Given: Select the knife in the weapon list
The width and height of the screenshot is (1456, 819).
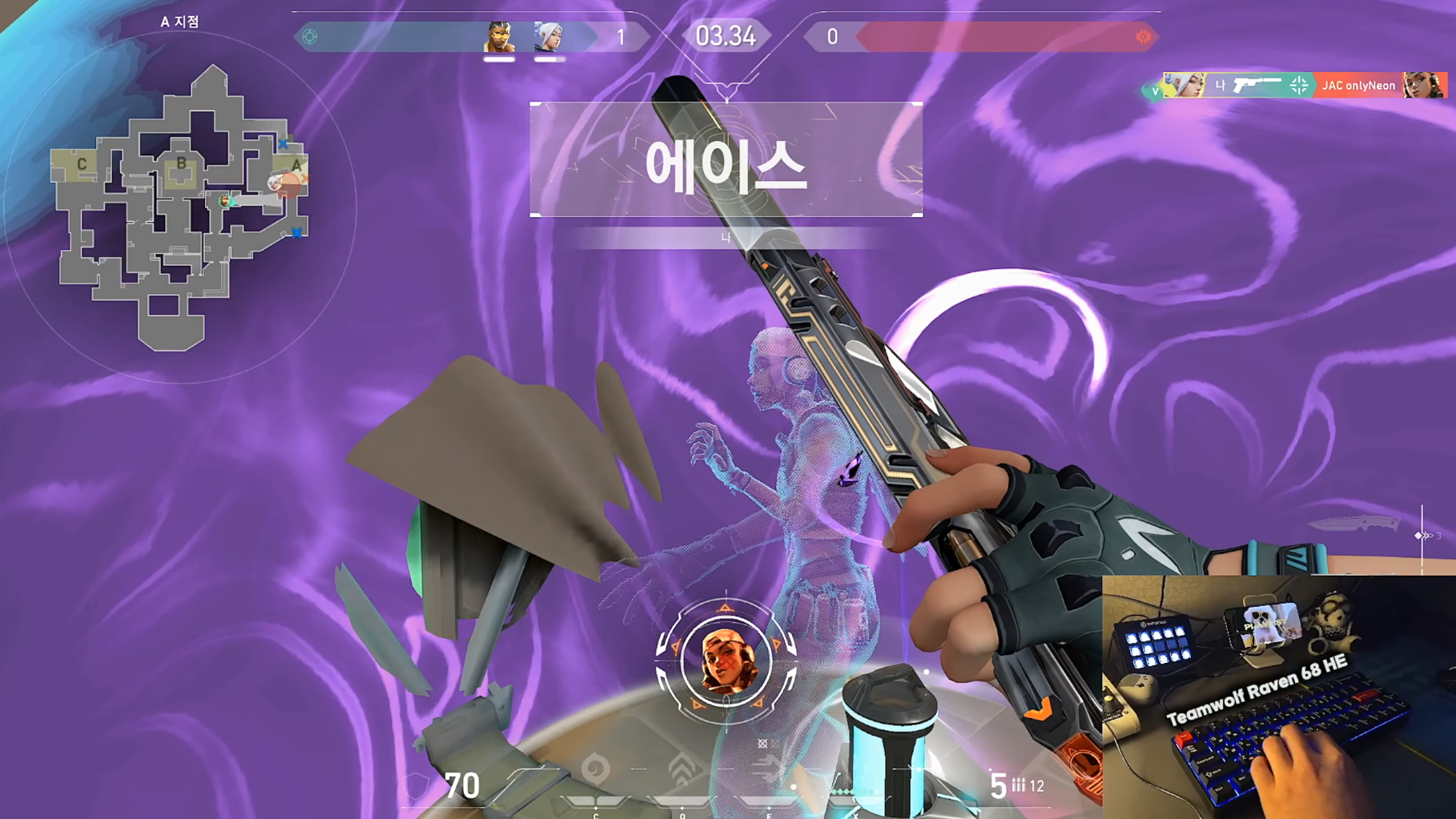Looking at the screenshot, I should pos(1353,524).
